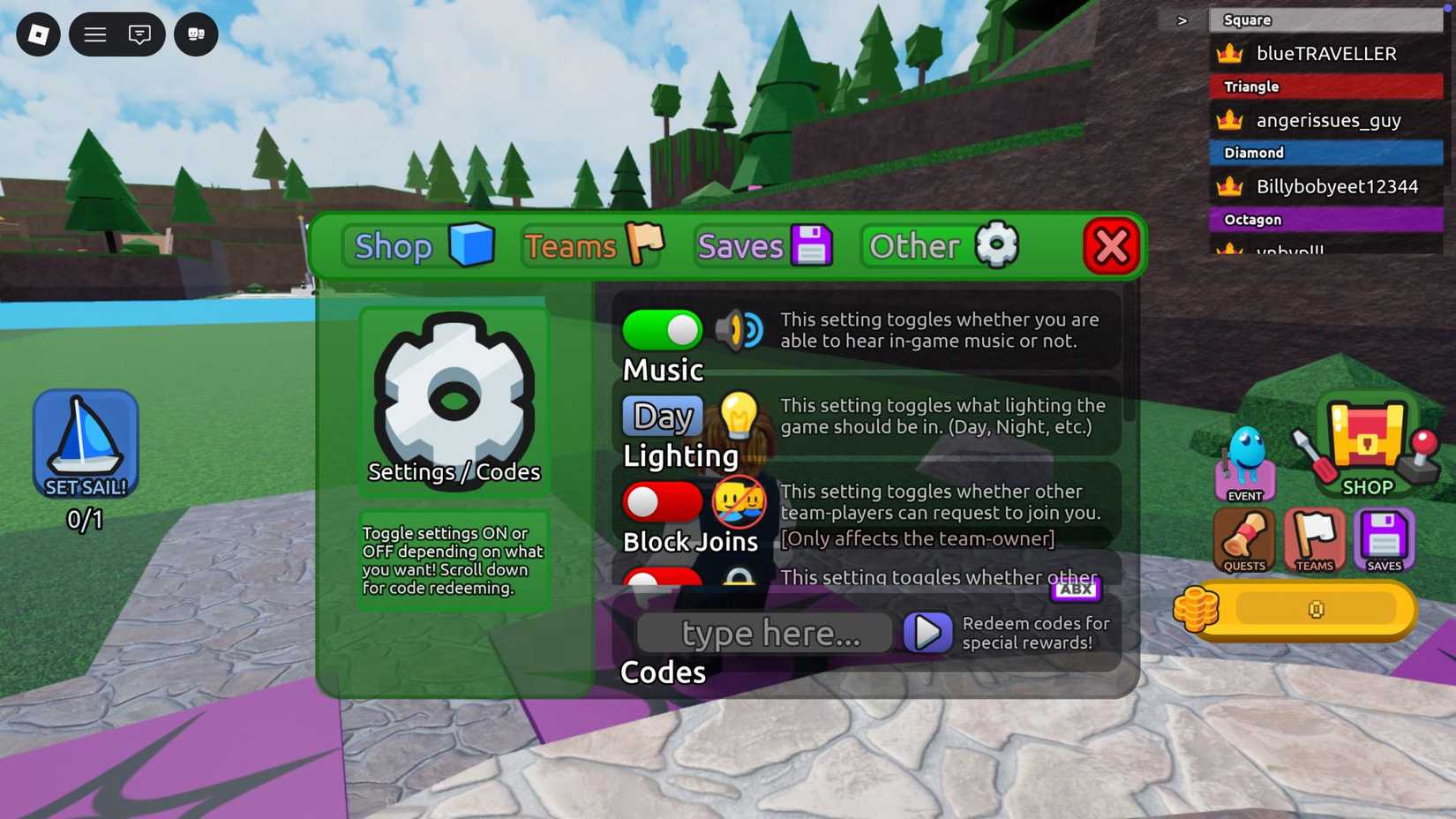This screenshot has height=819, width=1456.
Task: Close the settings dialog with the red X
Action: click(1110, 246)
